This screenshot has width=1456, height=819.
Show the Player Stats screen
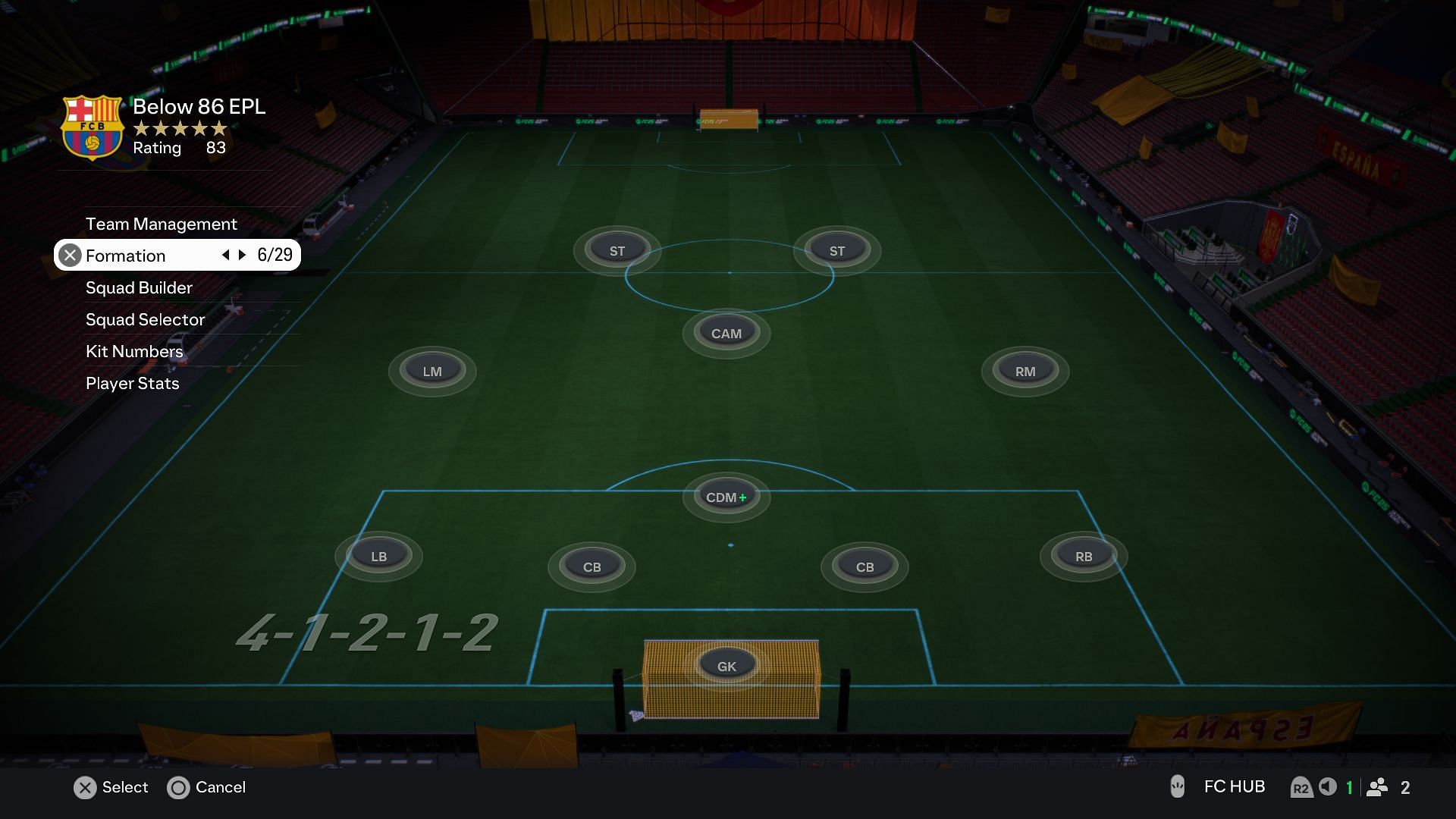click(132, 383)
